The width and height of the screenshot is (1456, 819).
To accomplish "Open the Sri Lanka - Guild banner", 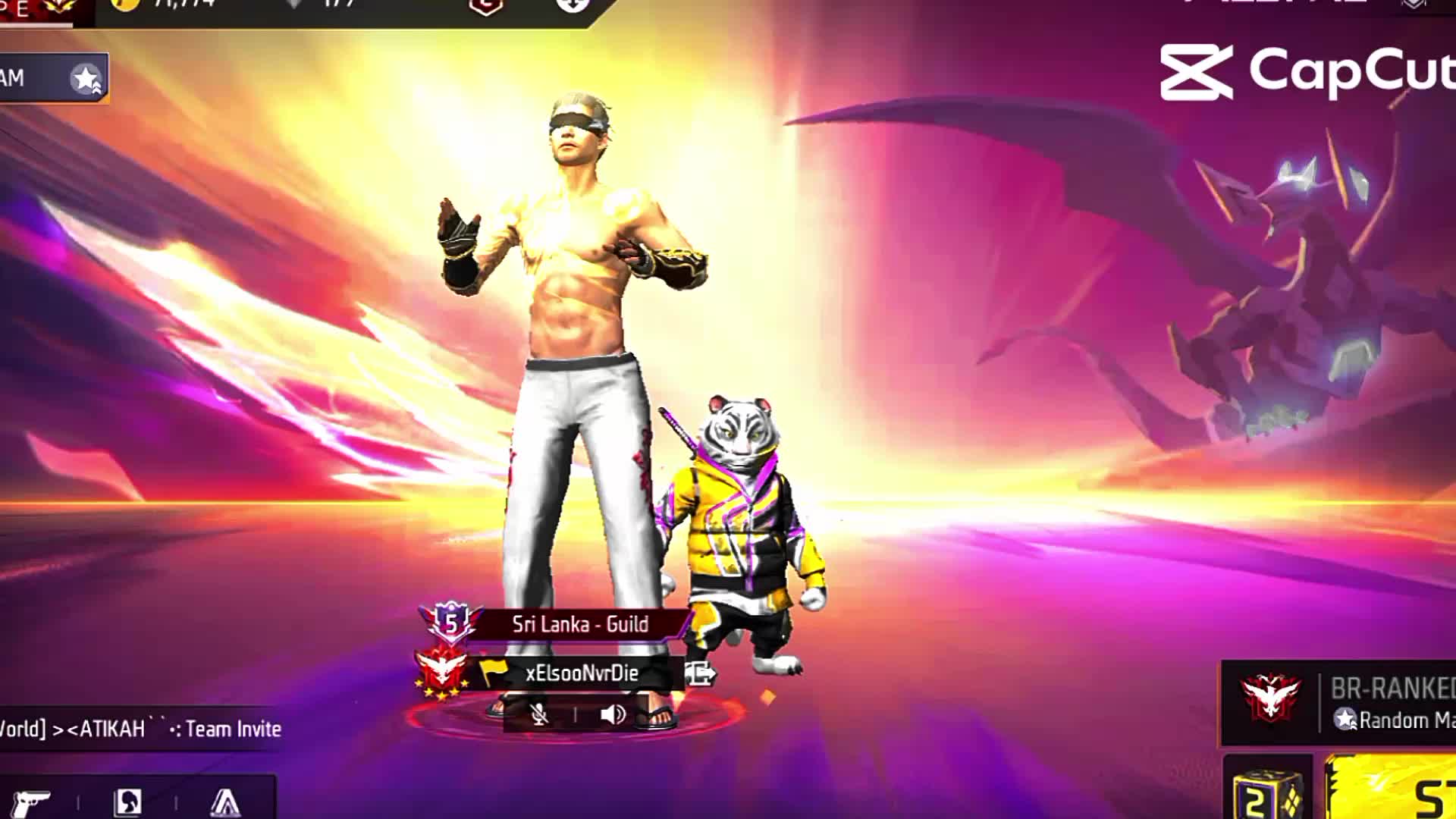I will [x=579, y=624].
